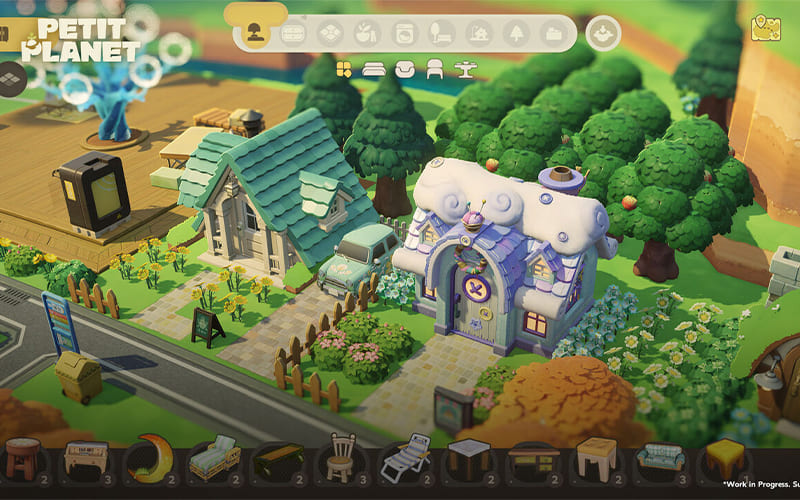Choose the dark green bench table
Image resolution: width=800 pixels, height=500 pixels.
pyautogui.click(x=278, y=459)
